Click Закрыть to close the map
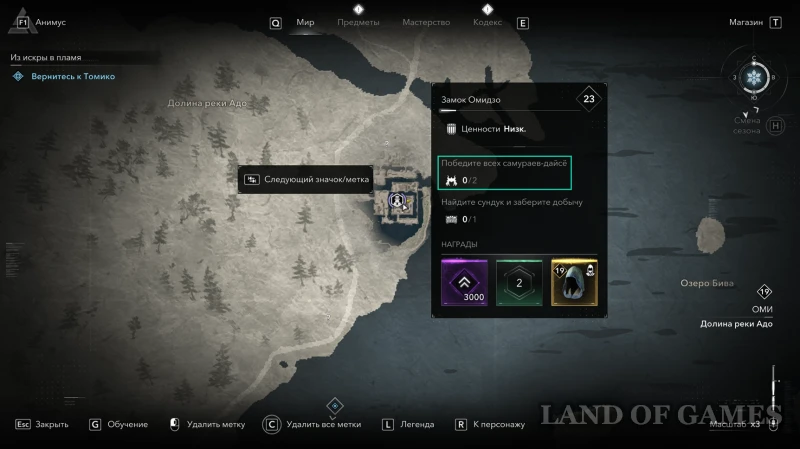 51,424
